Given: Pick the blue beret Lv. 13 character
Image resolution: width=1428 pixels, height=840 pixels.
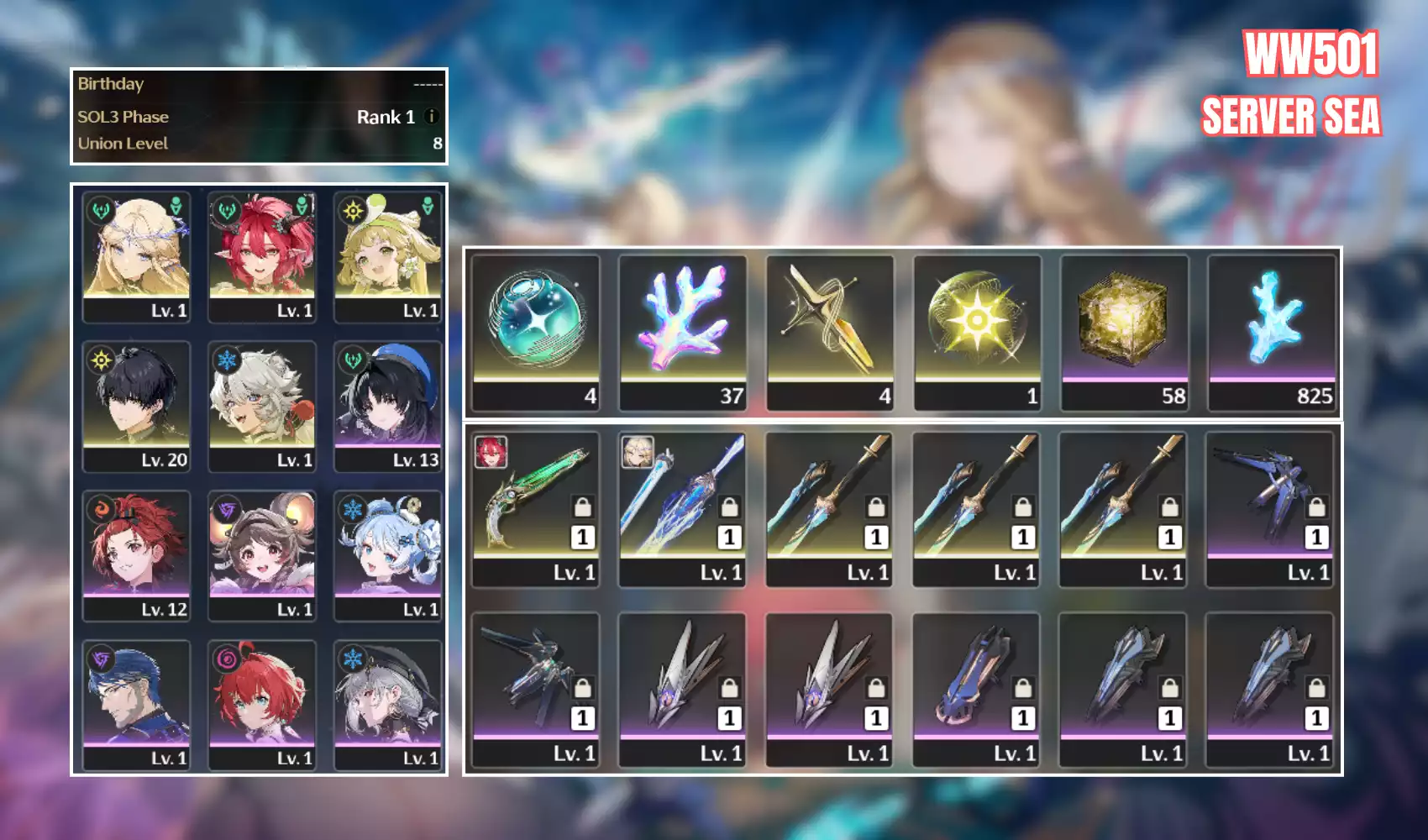Looking at the screenshot, I should tap(388, 405).
